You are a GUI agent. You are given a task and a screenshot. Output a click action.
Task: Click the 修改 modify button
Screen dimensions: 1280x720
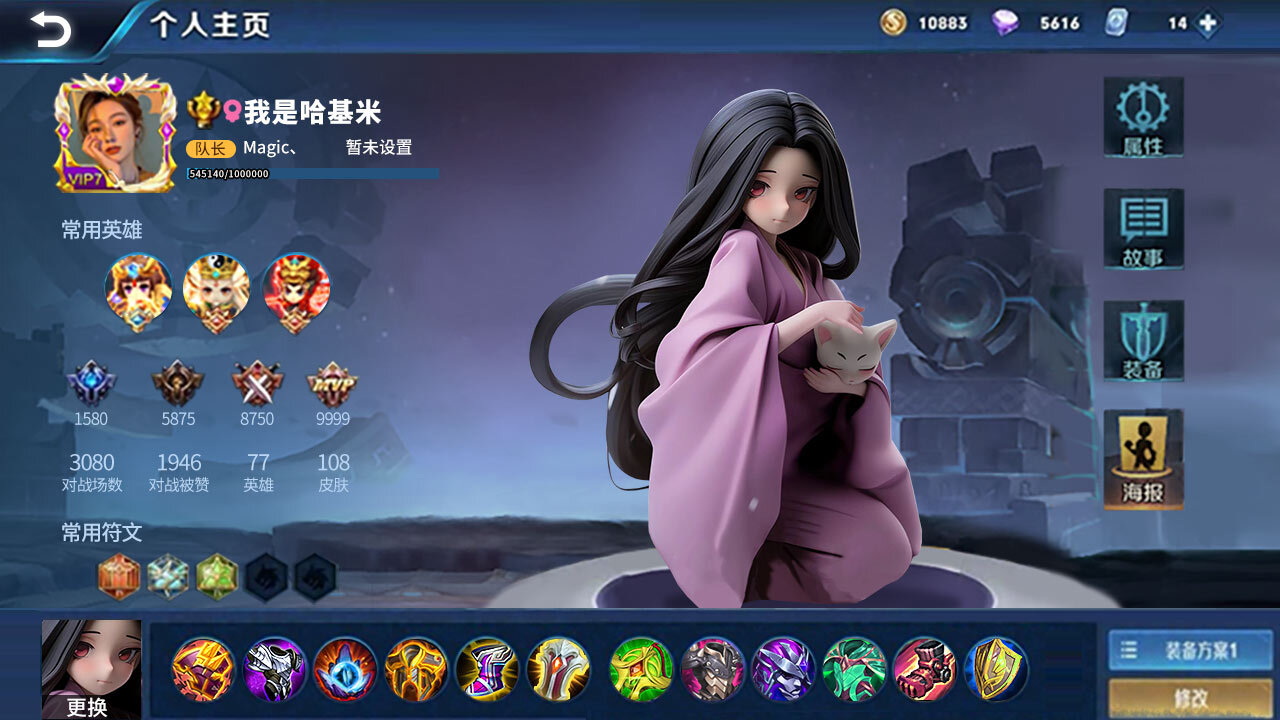(1190, 698)
